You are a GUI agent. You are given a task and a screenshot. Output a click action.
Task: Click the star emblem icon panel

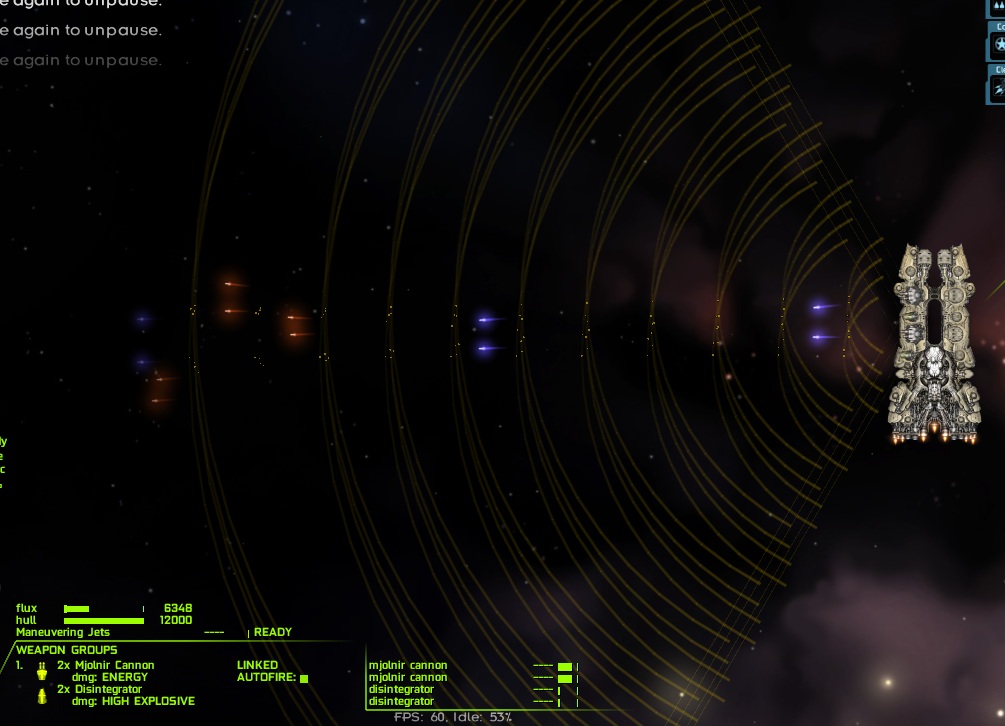(x=997, y=44)
